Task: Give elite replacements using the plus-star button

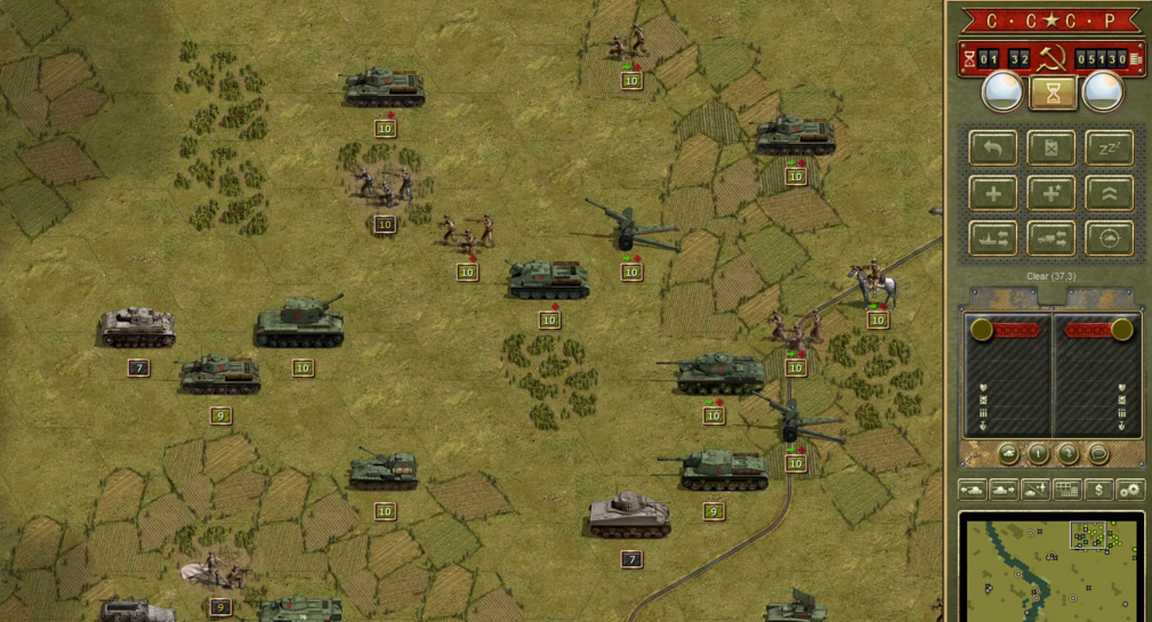Action: (x=1051, y=193)
